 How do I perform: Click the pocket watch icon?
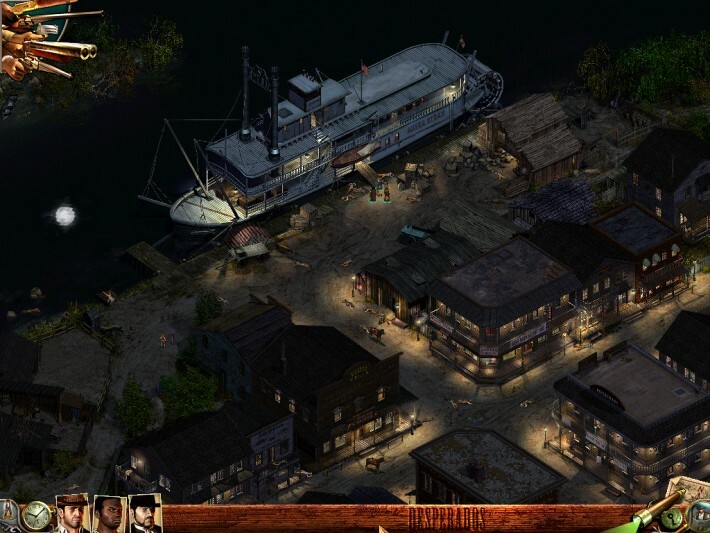[x=37, y=515]
